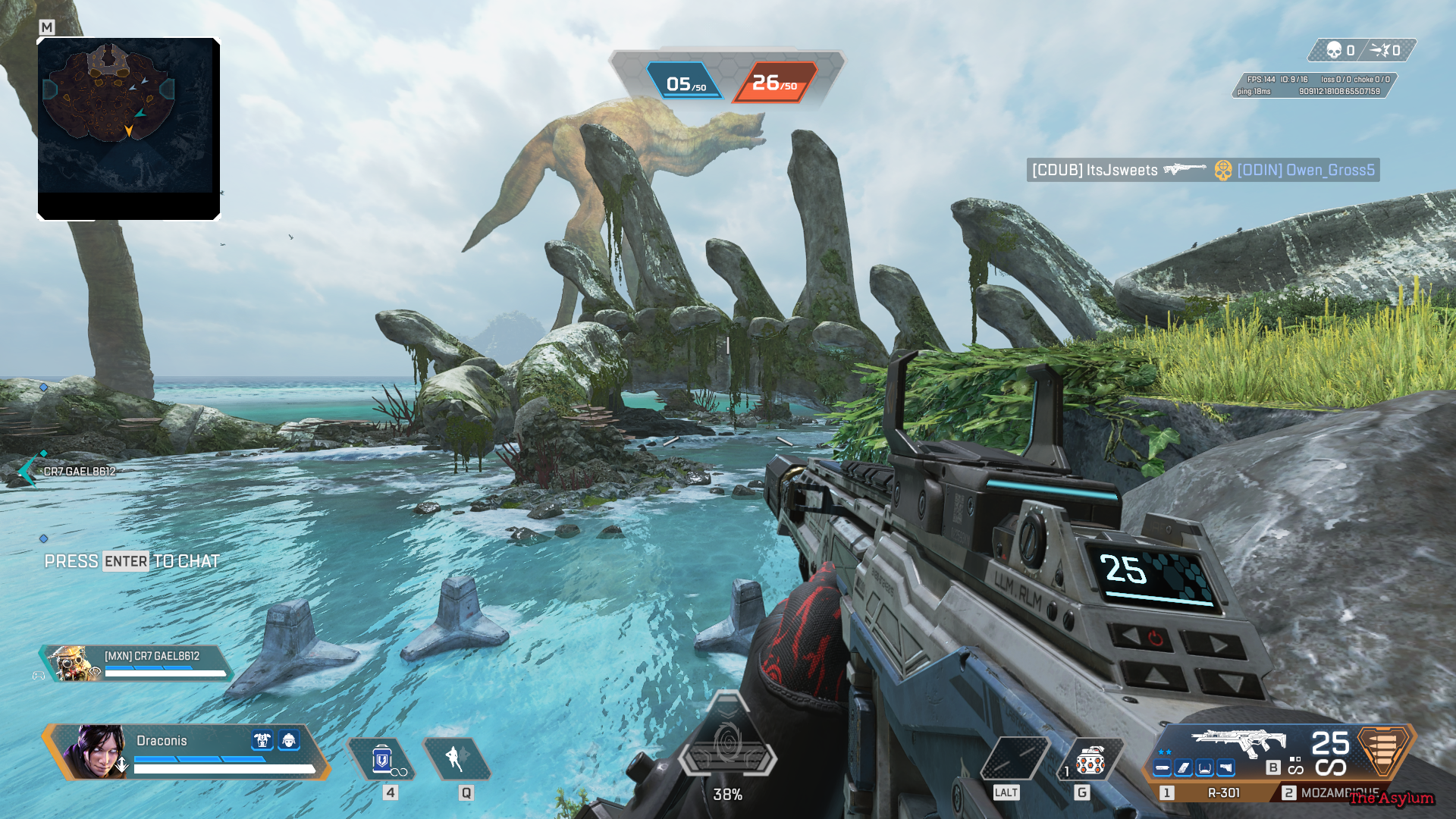Choose the R-301 weapon slot

click(1222, 792)
